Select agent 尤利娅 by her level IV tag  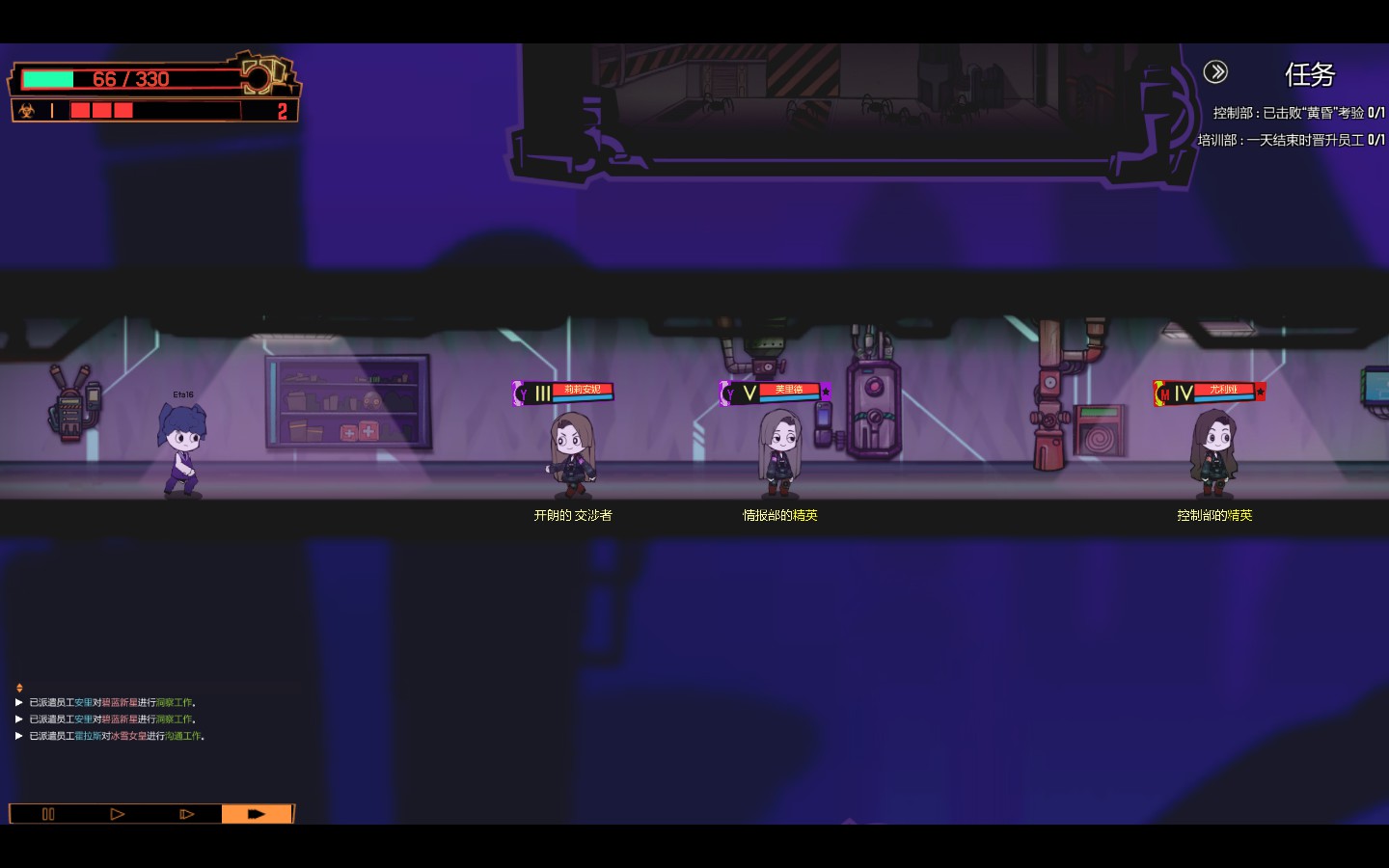[1210, 393]
